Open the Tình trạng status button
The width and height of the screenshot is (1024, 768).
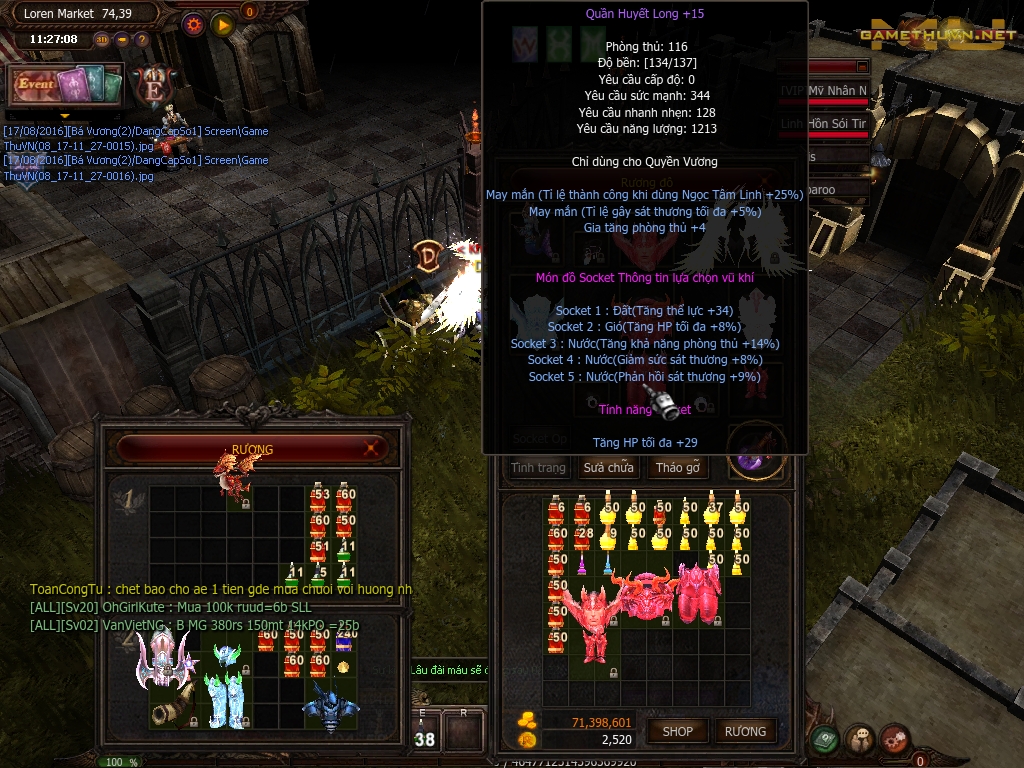[538, 467]
